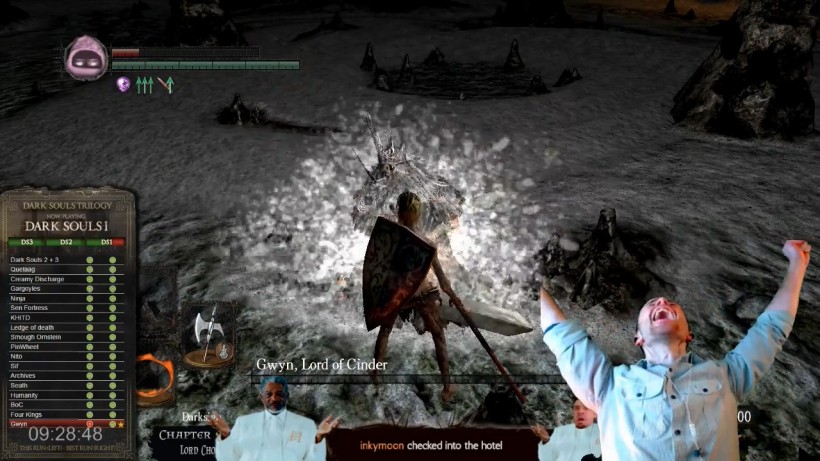Click the red and green arrows status icon
This screenshot has height=461, width=820.
(166, 85)
